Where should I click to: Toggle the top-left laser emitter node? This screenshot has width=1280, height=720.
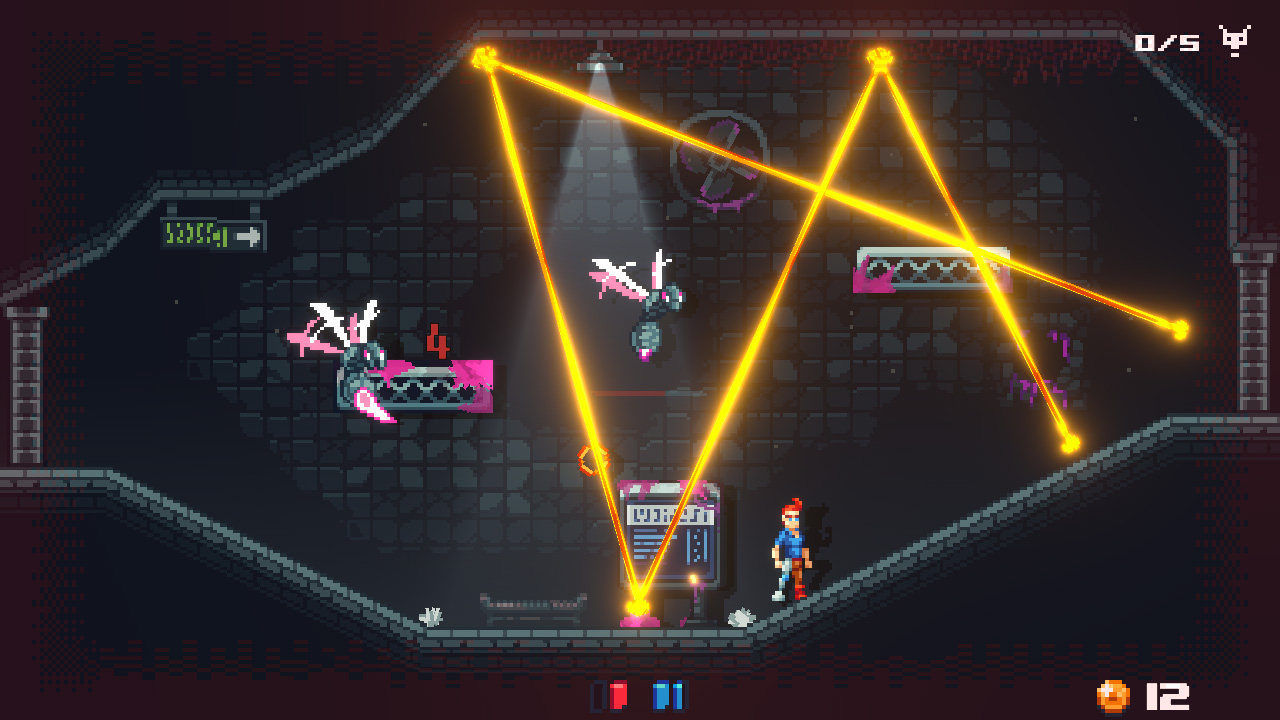pyautogui.click(x=484, y=56)
